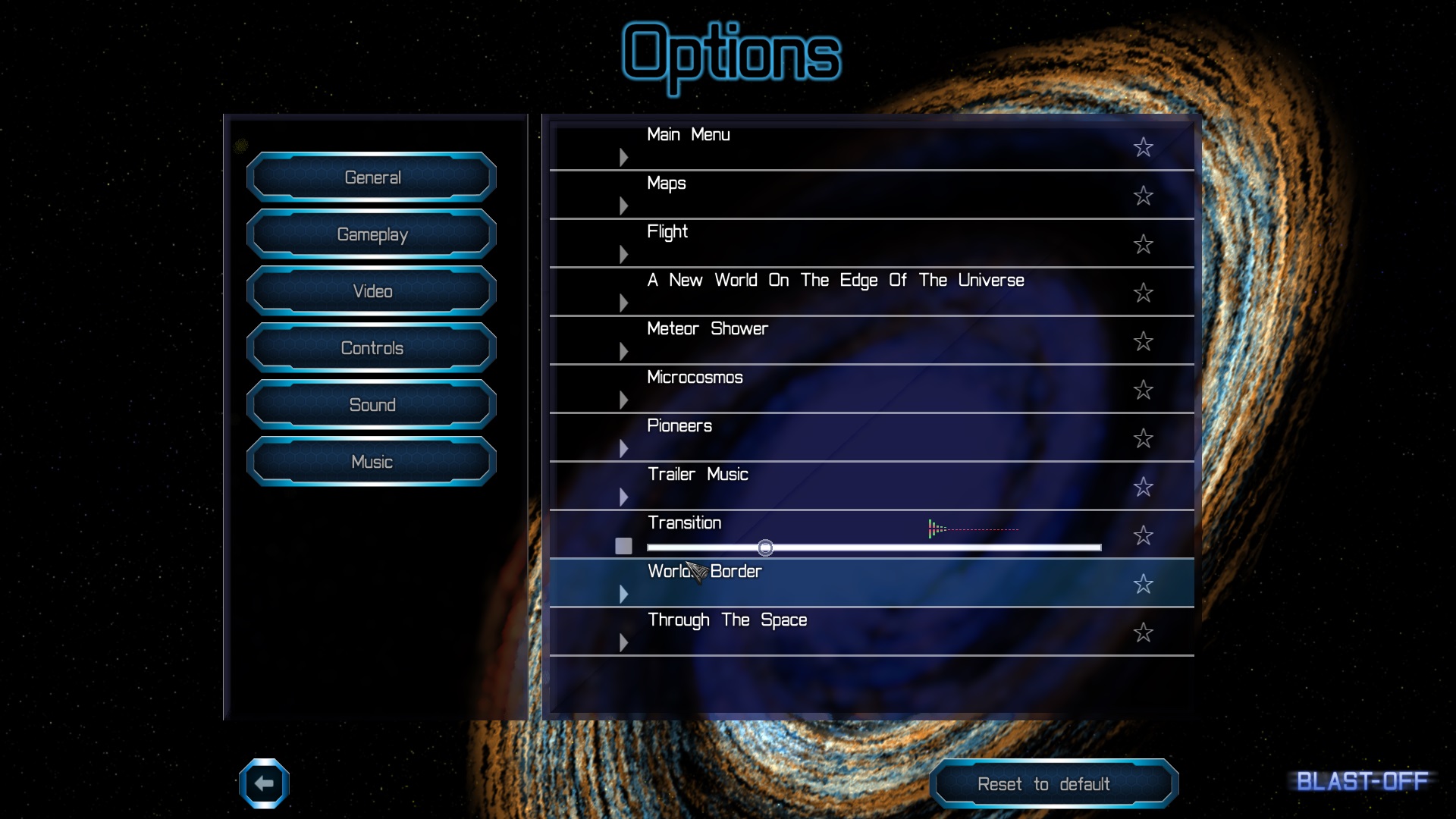Screen dimensions: 1456x819
Task: Click the Transition track progress slider
Action: point(874,548)
